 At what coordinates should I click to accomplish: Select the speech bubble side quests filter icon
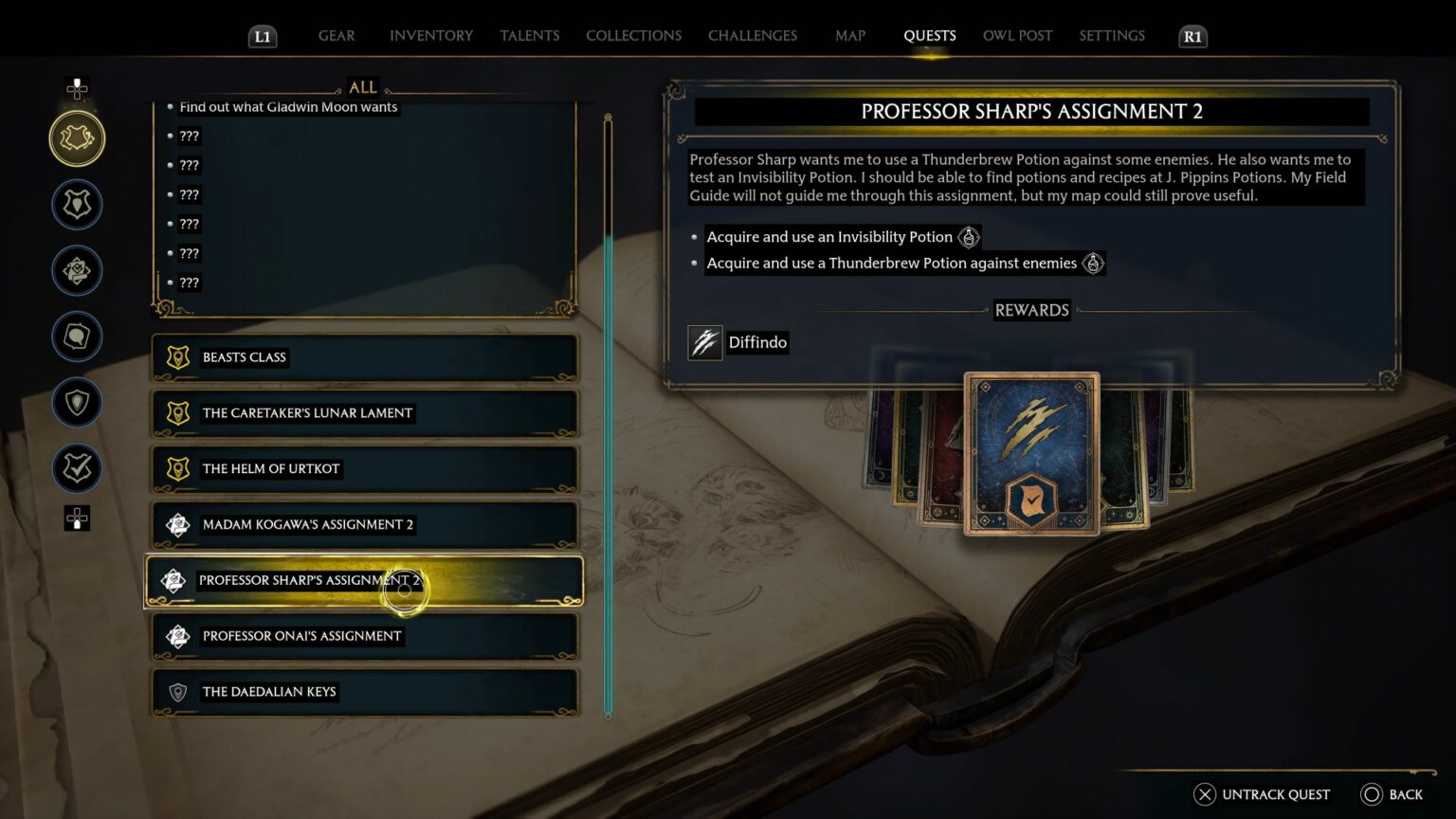click(x=77, y=337)
